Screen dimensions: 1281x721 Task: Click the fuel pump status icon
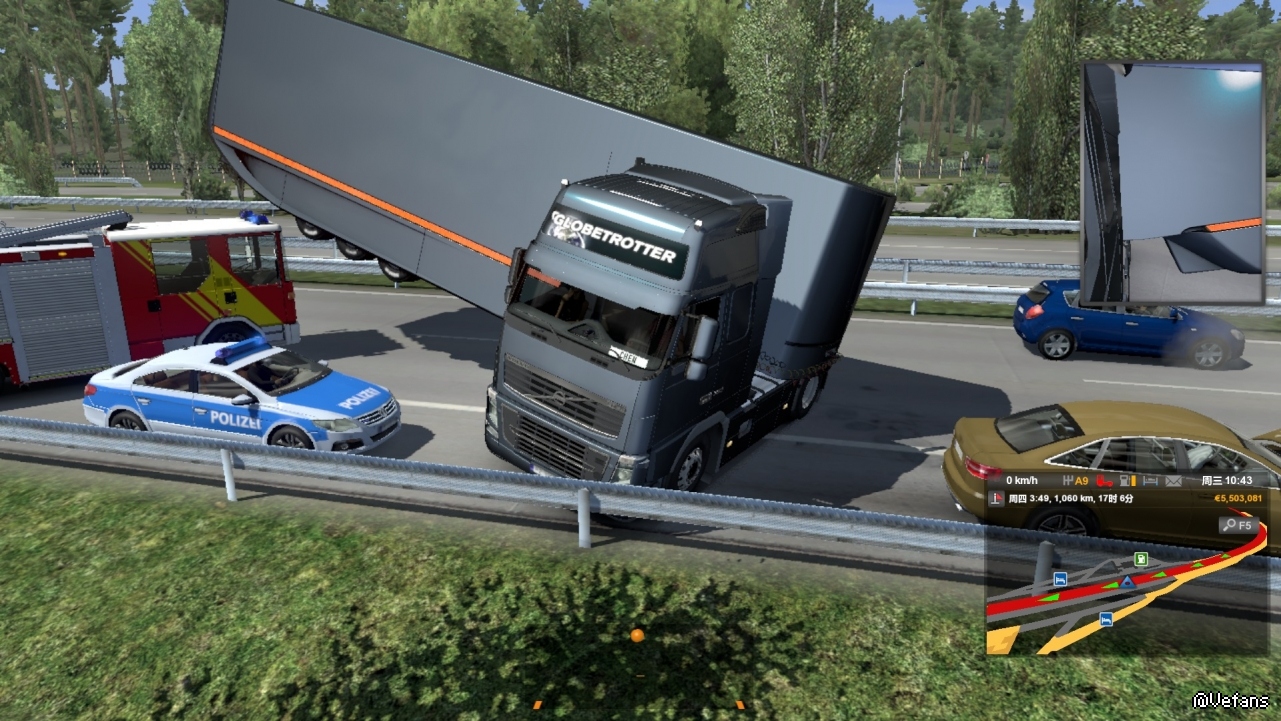tap(1127, 481)
